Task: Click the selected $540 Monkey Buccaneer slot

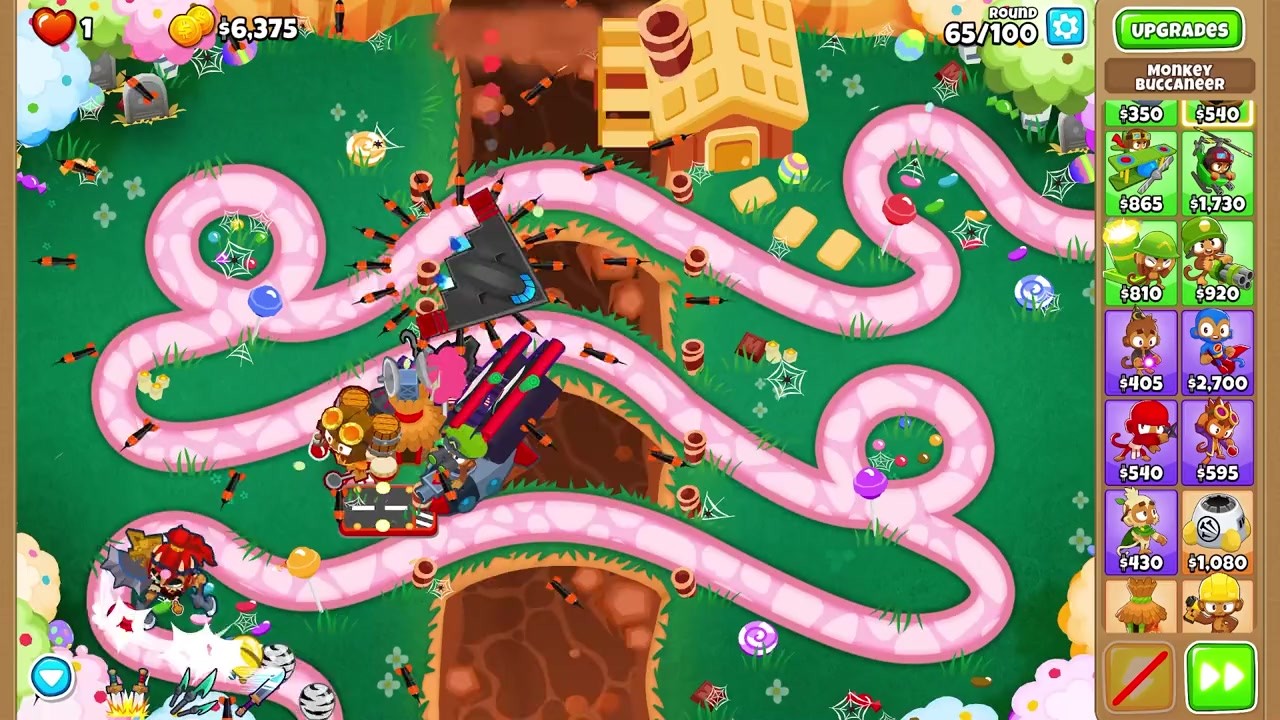Action: click(1216, 114)
